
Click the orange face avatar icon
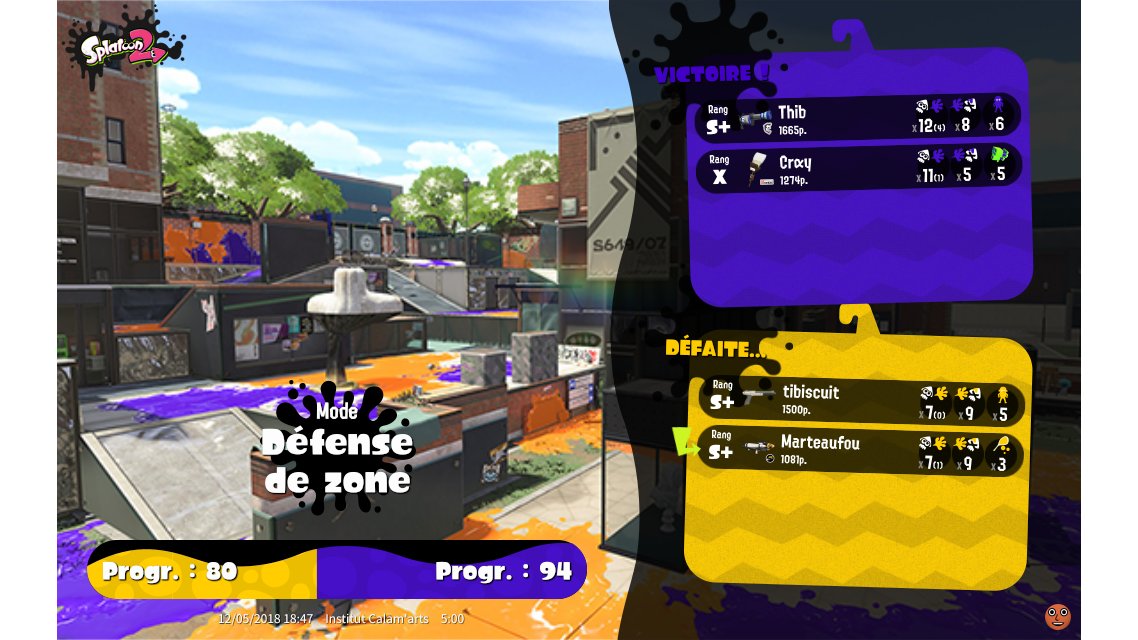tap(1057, 616)
